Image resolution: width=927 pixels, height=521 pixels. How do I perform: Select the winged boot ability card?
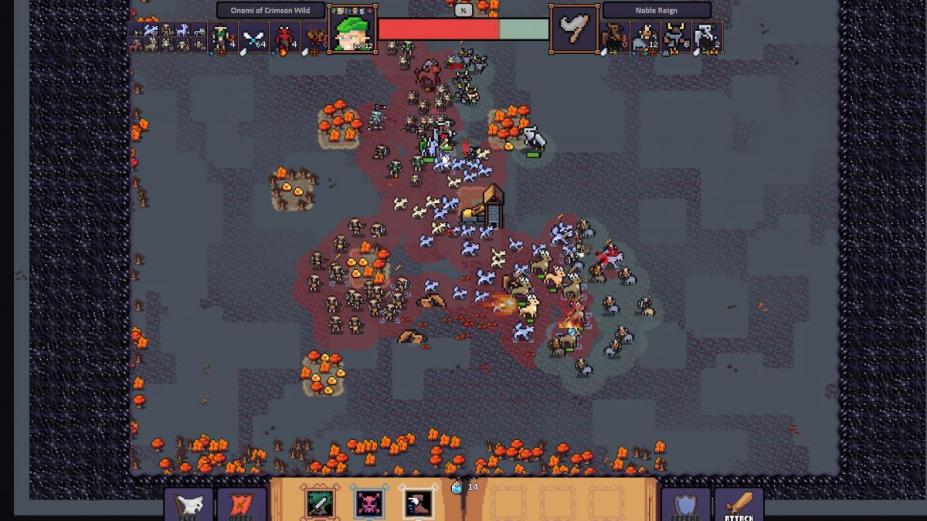click(x=418, y=502)
